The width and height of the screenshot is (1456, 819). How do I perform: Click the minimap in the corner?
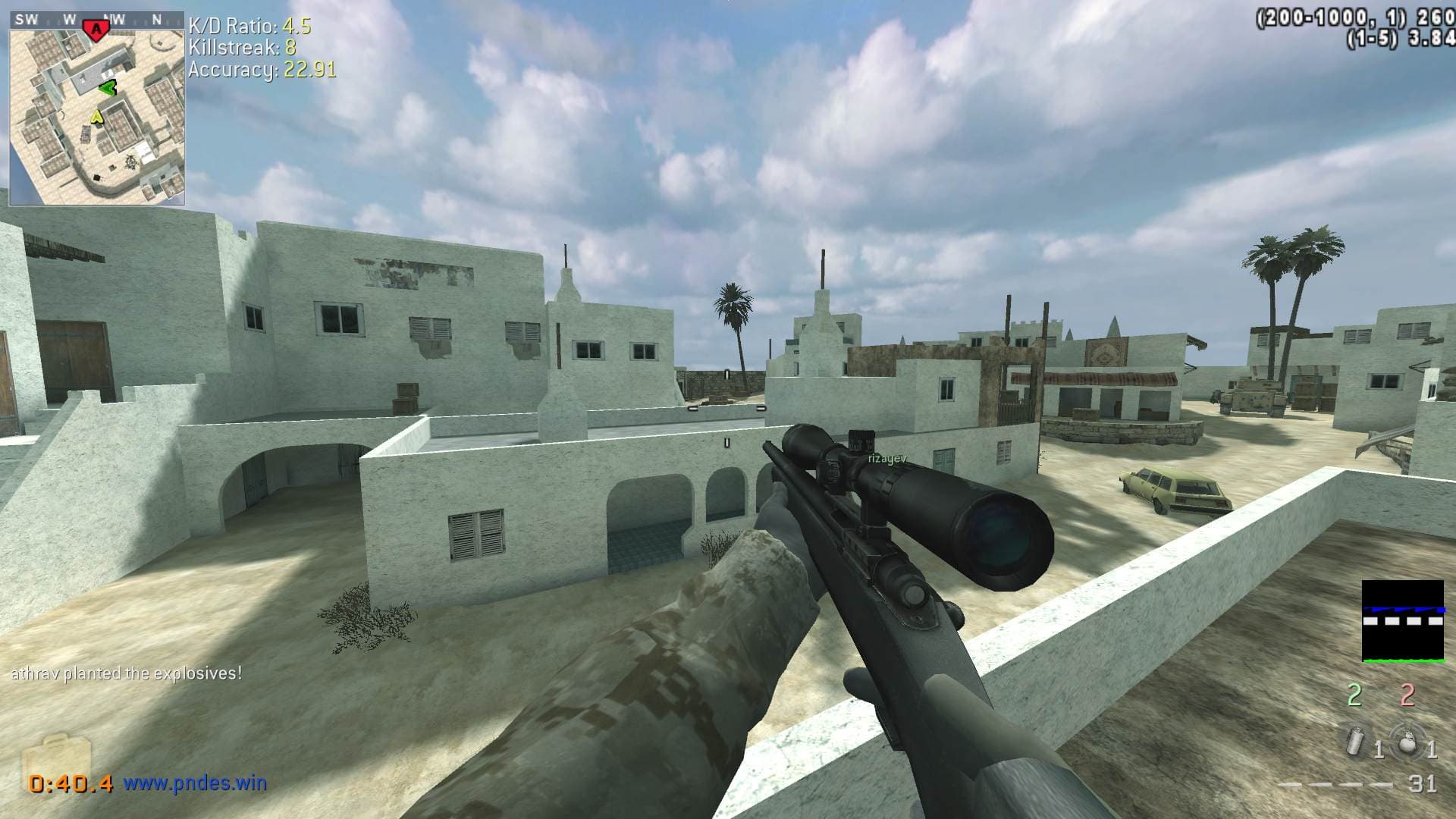pos(97,114)
